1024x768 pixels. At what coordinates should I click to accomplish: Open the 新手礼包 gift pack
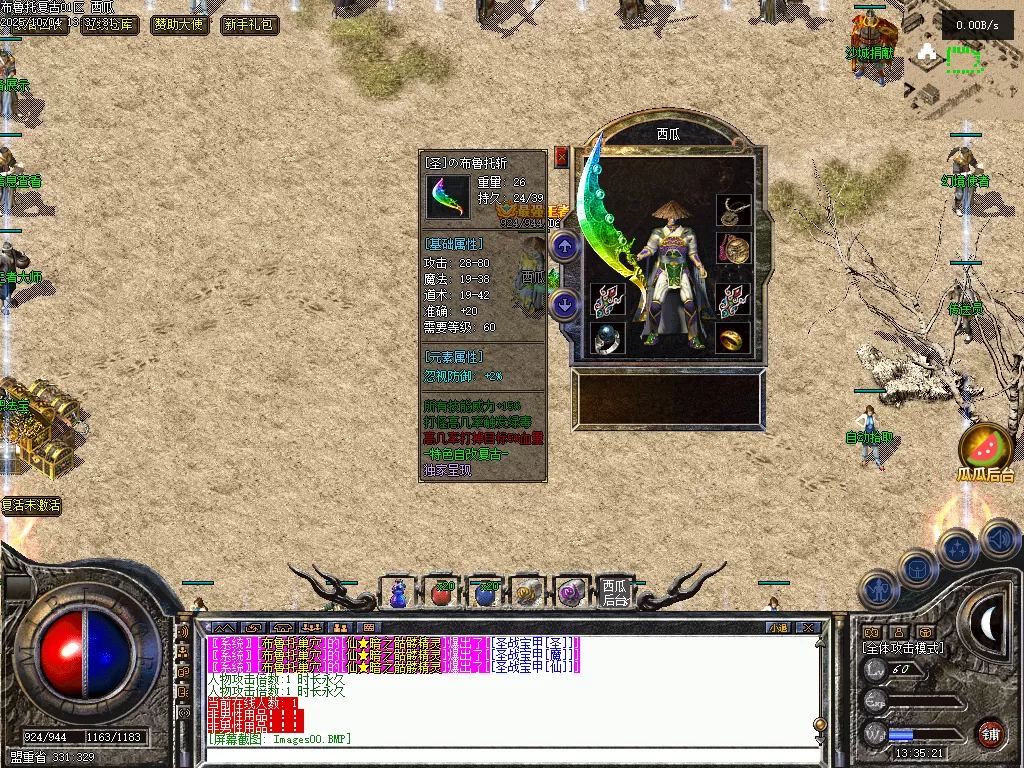click(x=249, y=24)
